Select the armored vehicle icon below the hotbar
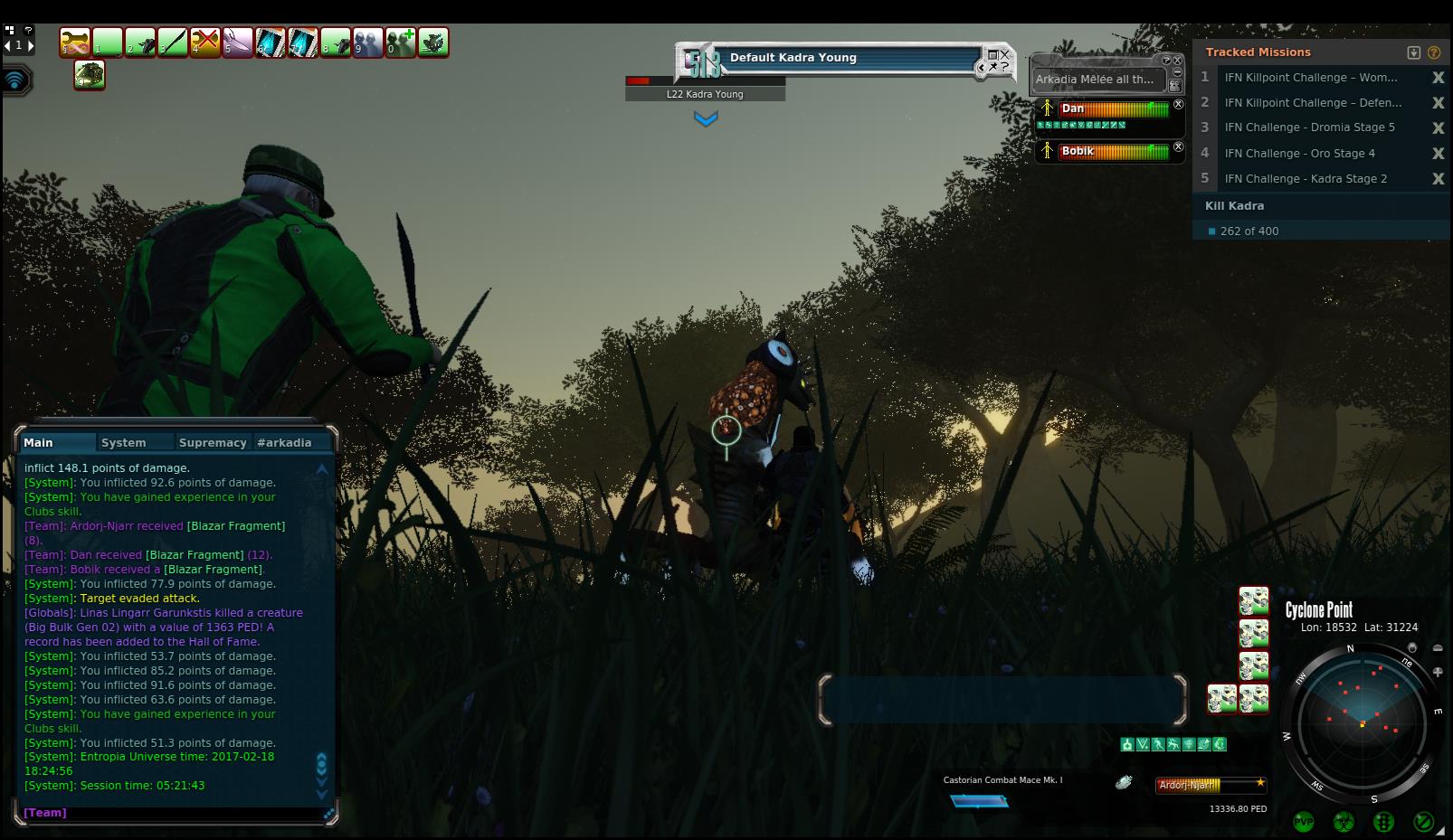 pyautogui.click(x=90, y=75)
